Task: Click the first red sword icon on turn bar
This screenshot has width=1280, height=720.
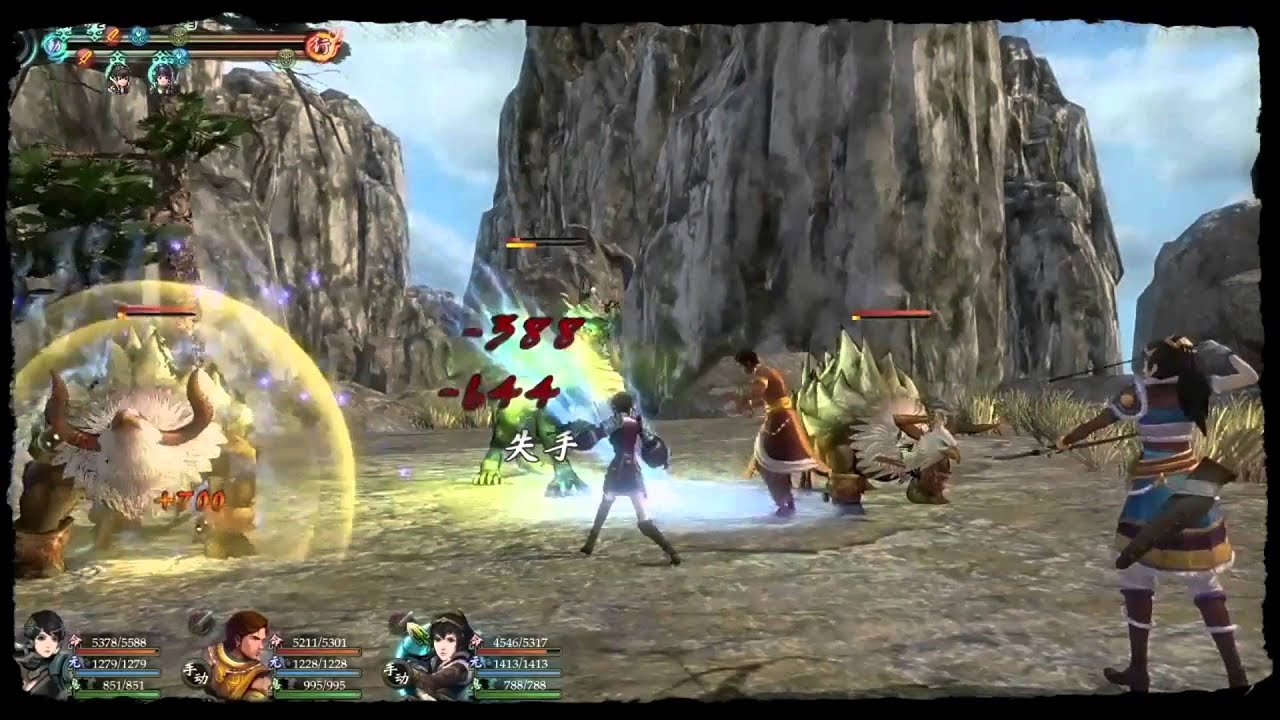Action: coord(113,35)
